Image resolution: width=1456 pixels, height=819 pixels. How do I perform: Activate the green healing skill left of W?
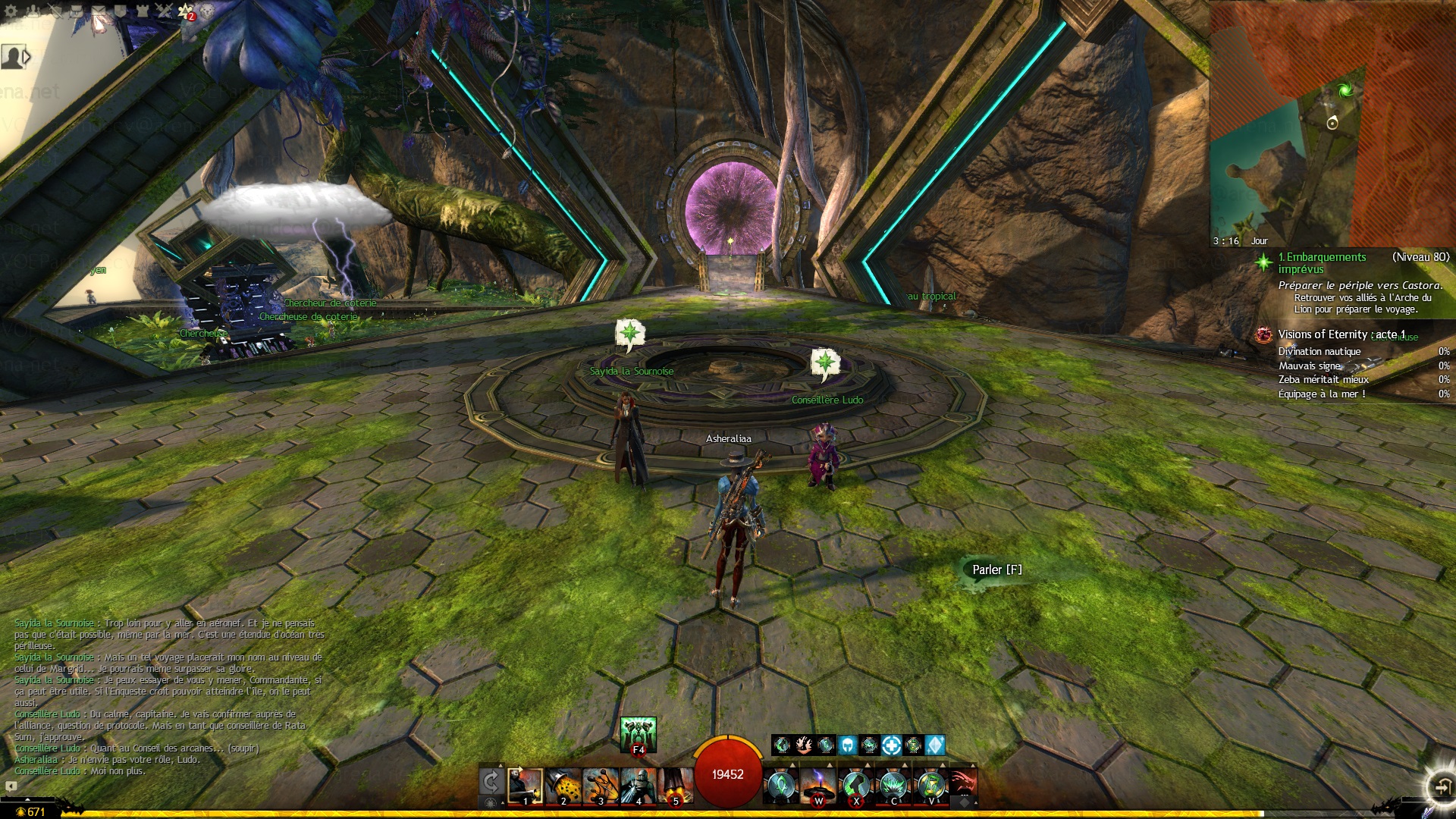(x=780, y=786)
